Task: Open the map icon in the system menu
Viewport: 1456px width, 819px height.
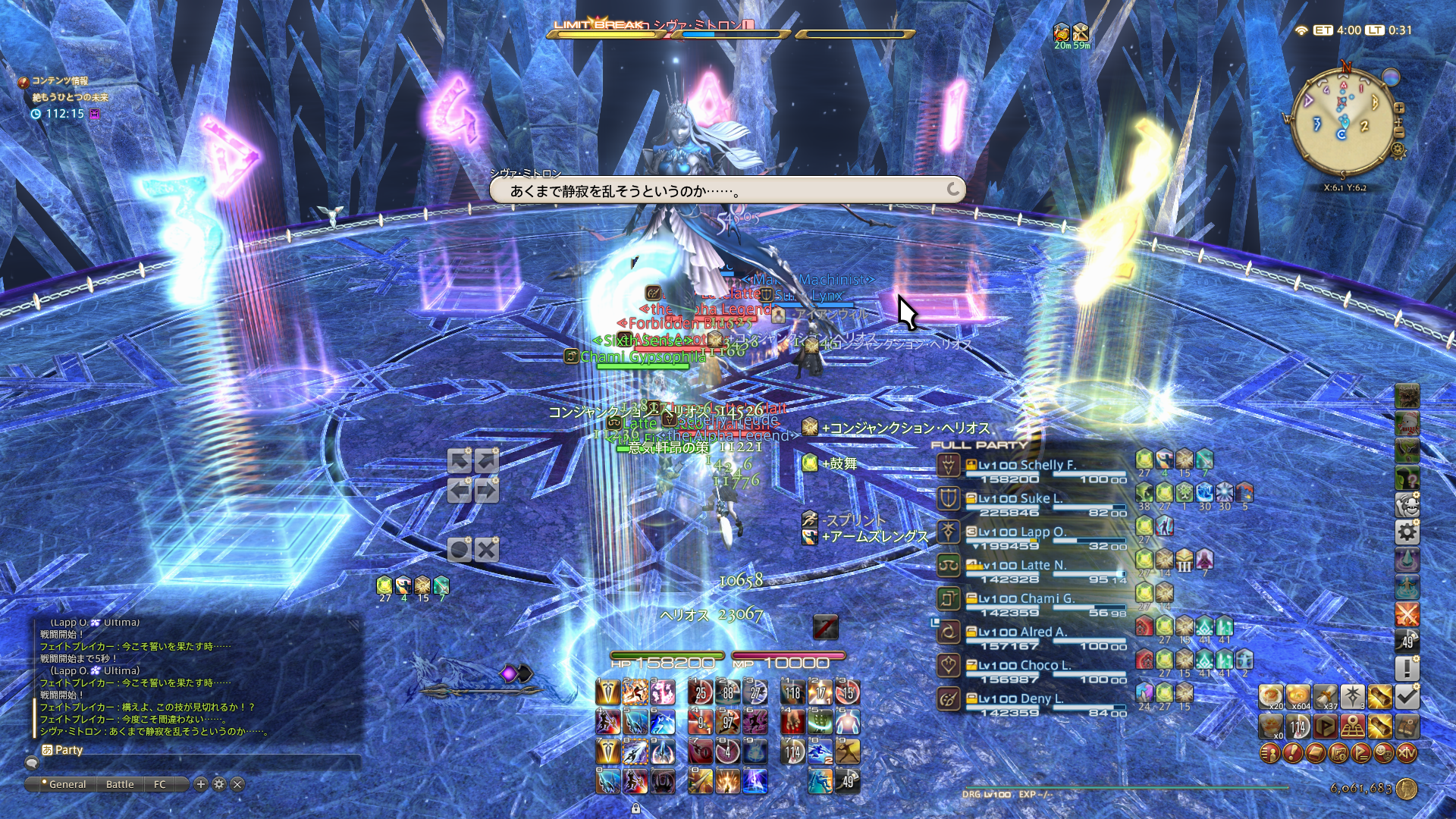Action: [x=1338, y=753]
